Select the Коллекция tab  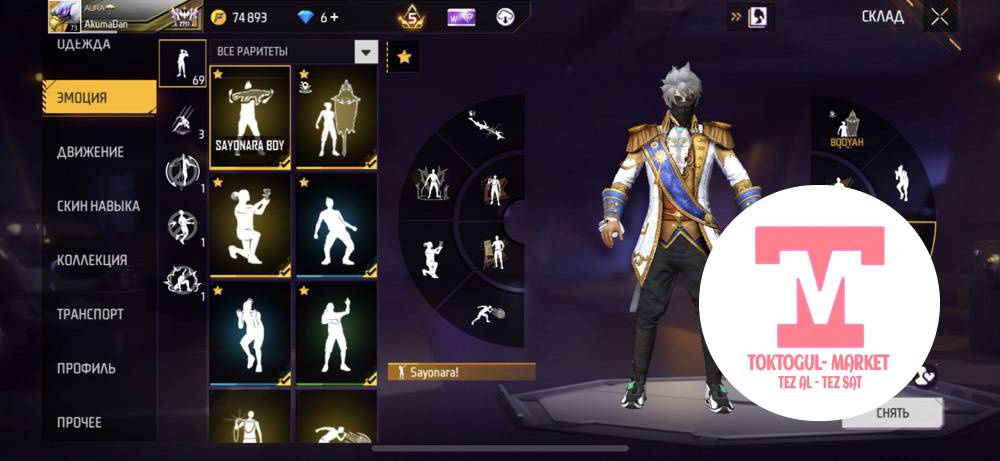pyautogui.click(x=92, y=260)
